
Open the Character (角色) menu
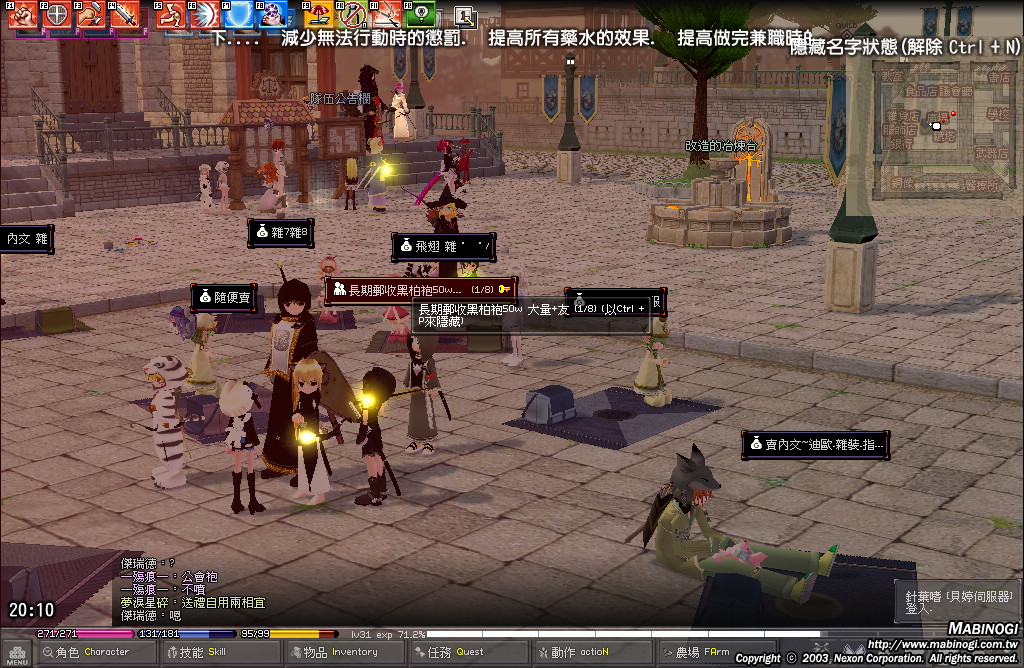point(82,653)
